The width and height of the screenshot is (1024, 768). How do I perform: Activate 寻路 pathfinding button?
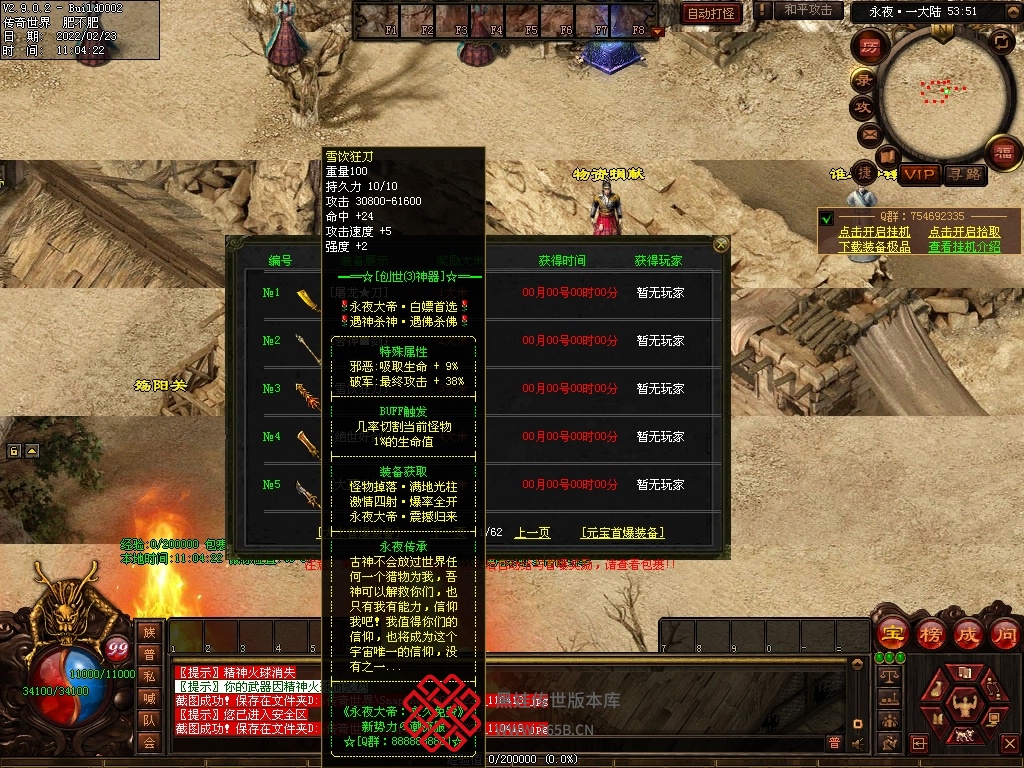pyautogui.click(x=965, y=175)
